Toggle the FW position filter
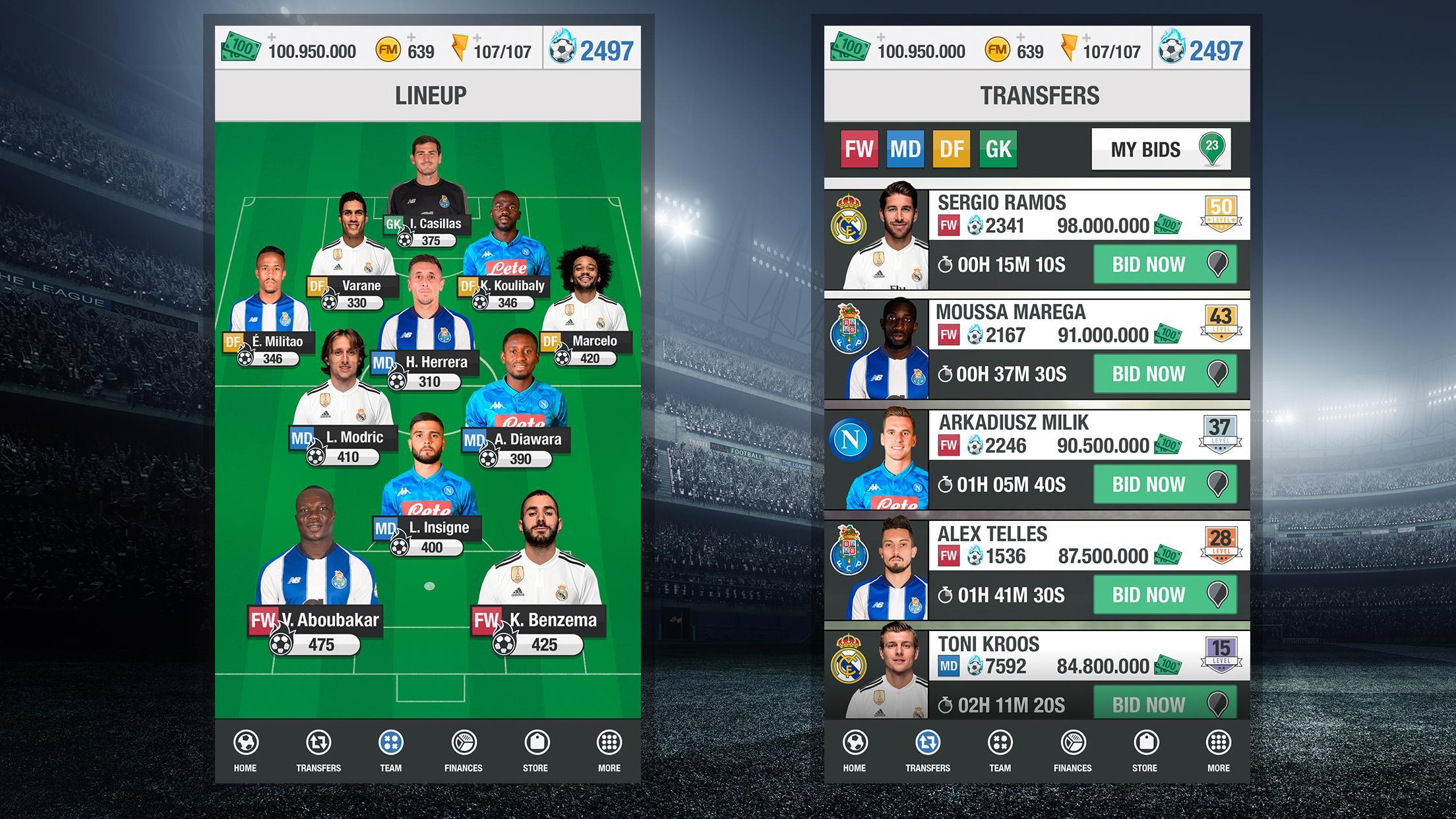Image resolution: width=1456 pixels, height=819 pixels. pos(859,148)
